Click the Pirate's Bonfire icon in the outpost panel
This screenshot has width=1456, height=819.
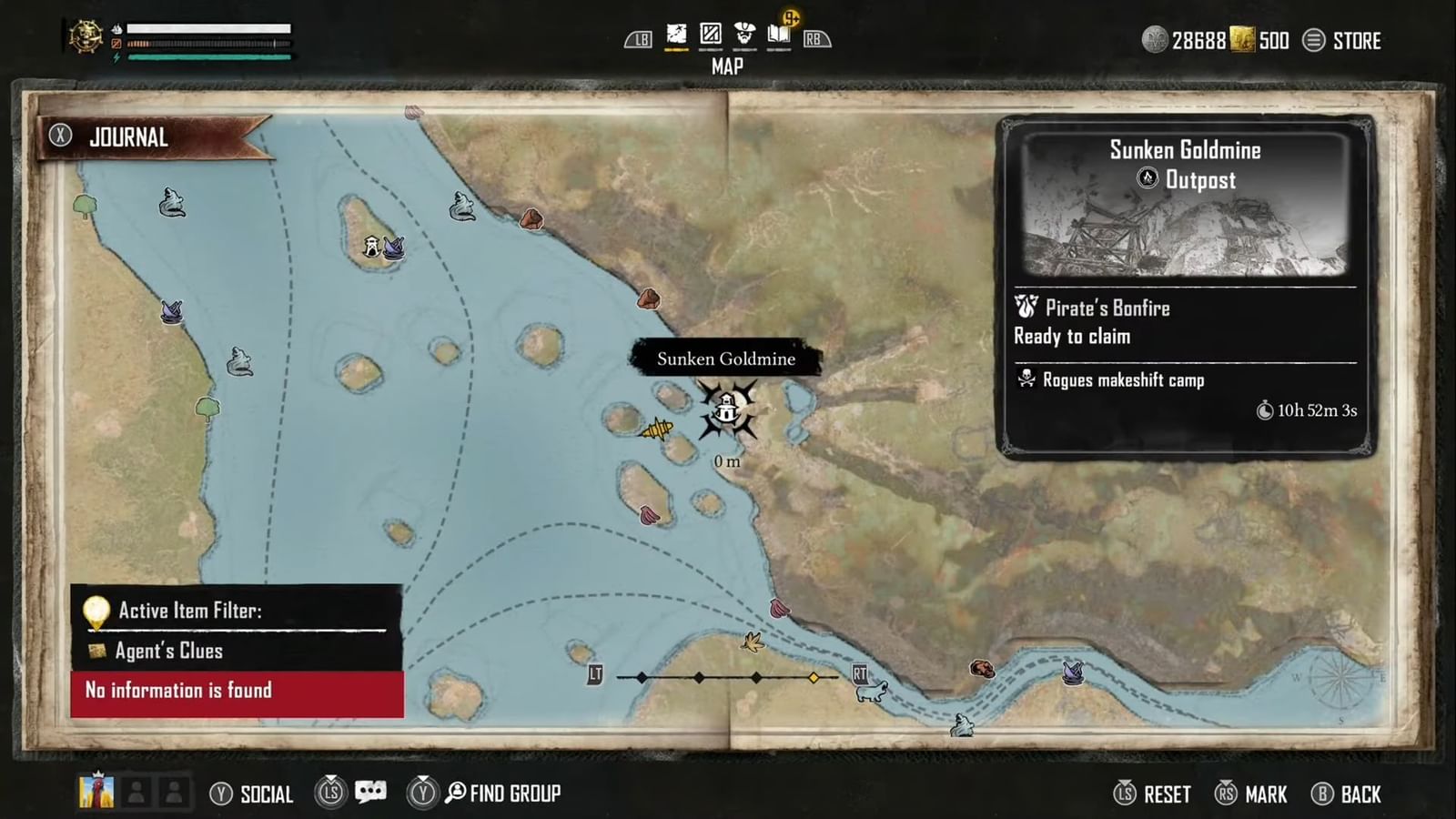(x=1027, y=308)
